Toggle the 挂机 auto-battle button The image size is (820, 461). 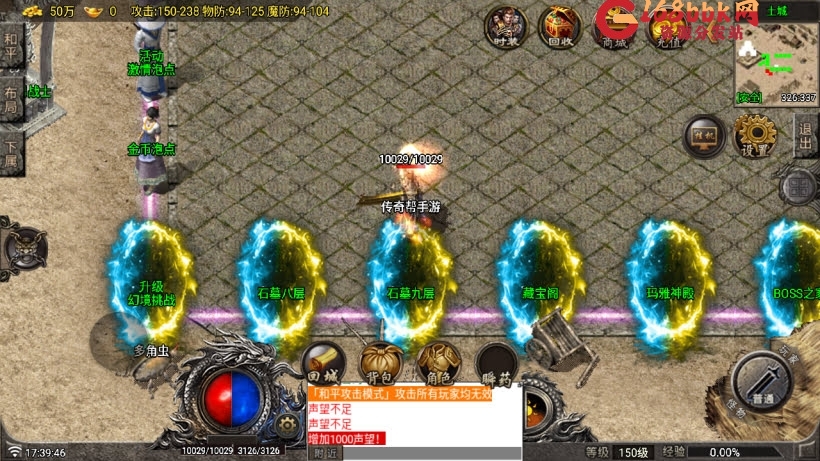(703, 136)
